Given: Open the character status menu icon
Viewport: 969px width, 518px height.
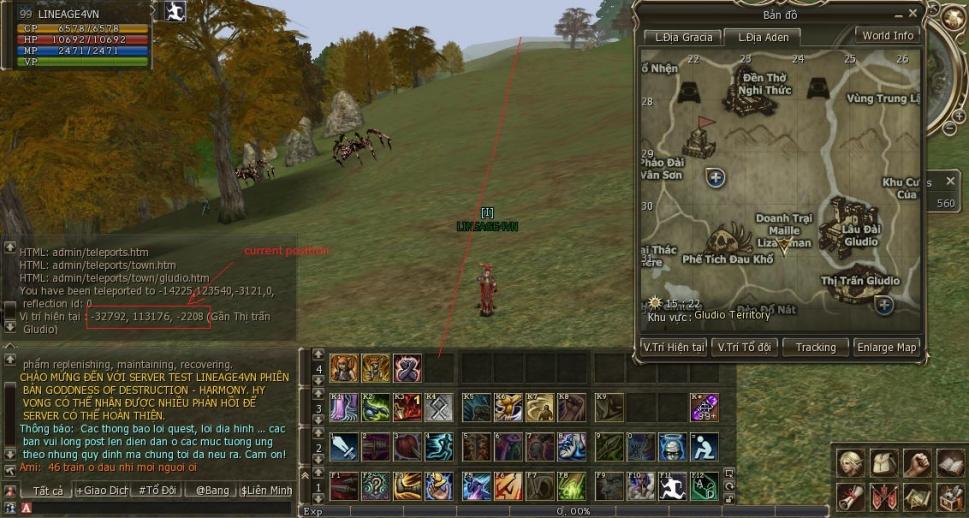Looking at the screenshot, I should click(x=851, y=463).
